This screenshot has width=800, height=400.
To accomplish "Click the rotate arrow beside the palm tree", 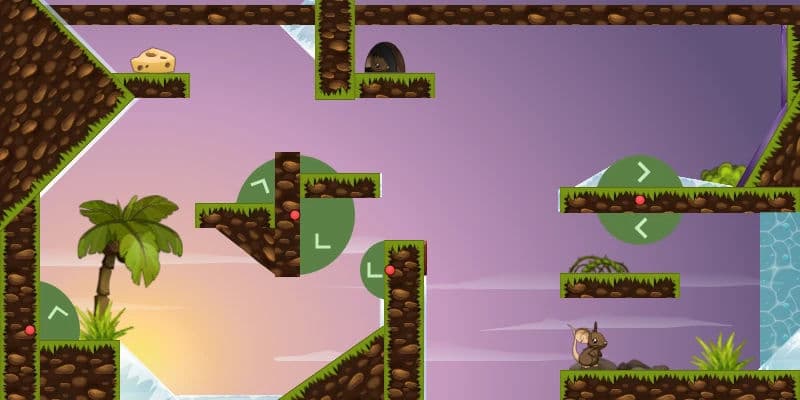I will tap(57, 311).
